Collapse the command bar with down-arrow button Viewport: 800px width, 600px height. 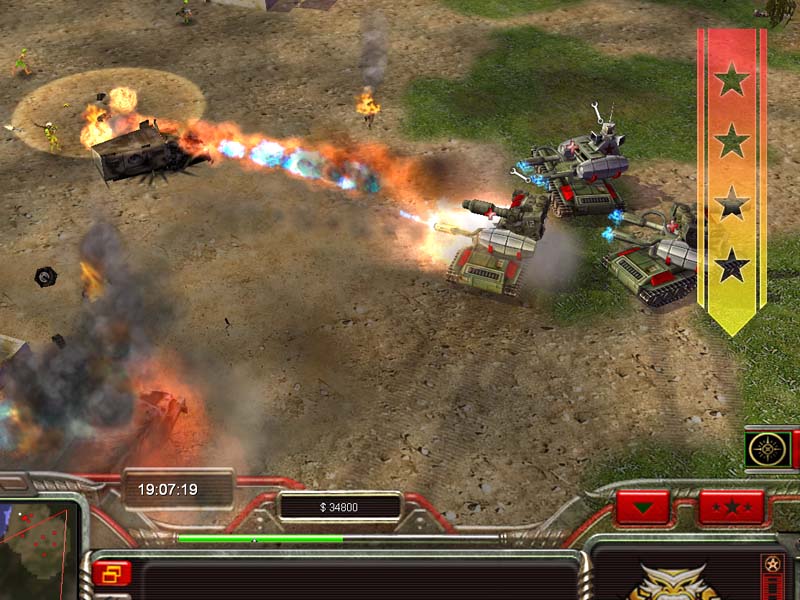tap(642, 506)
